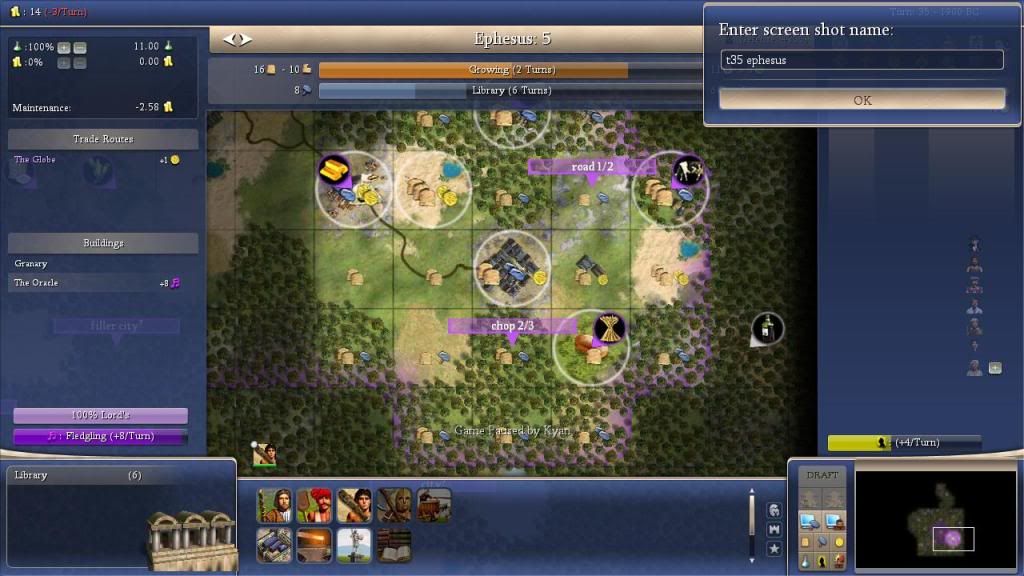Cycle to the next city with right arrow
This screenshot has width=1024, height=576.
[x=245, y=39]
